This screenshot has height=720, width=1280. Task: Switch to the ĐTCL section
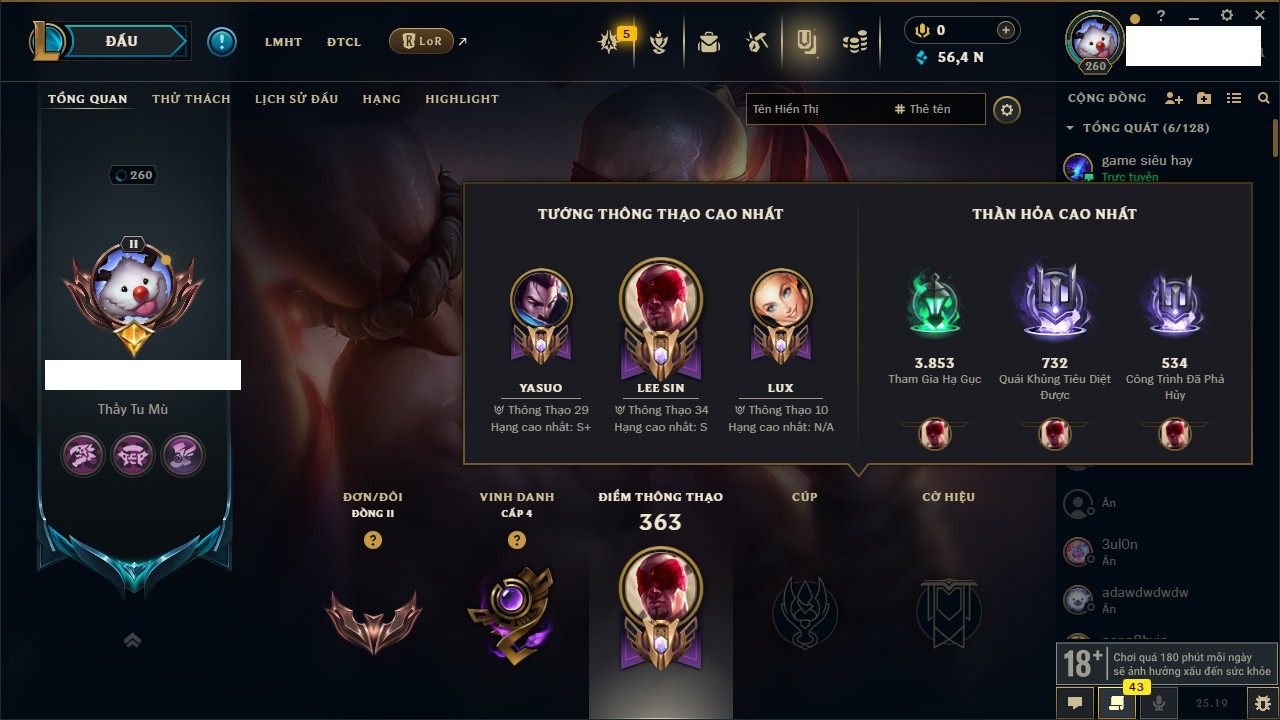pos(344,42)
